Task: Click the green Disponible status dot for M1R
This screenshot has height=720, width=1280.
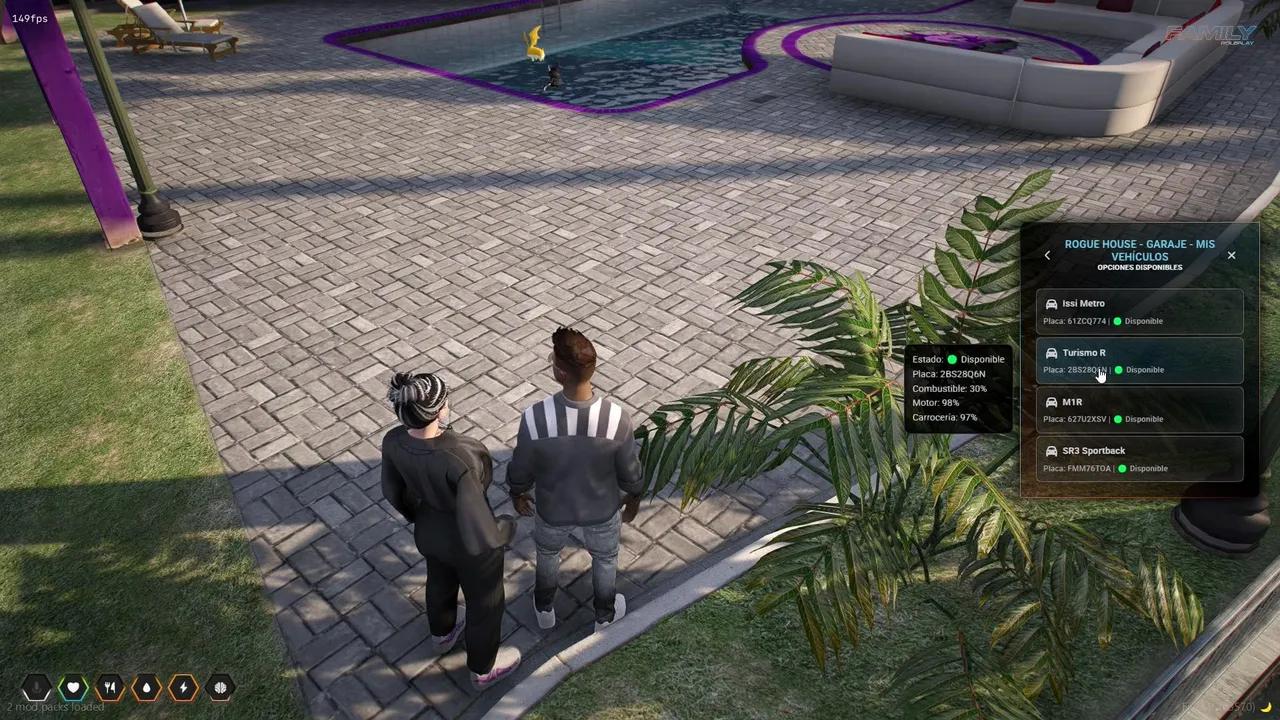Action: coord(1118,419)
